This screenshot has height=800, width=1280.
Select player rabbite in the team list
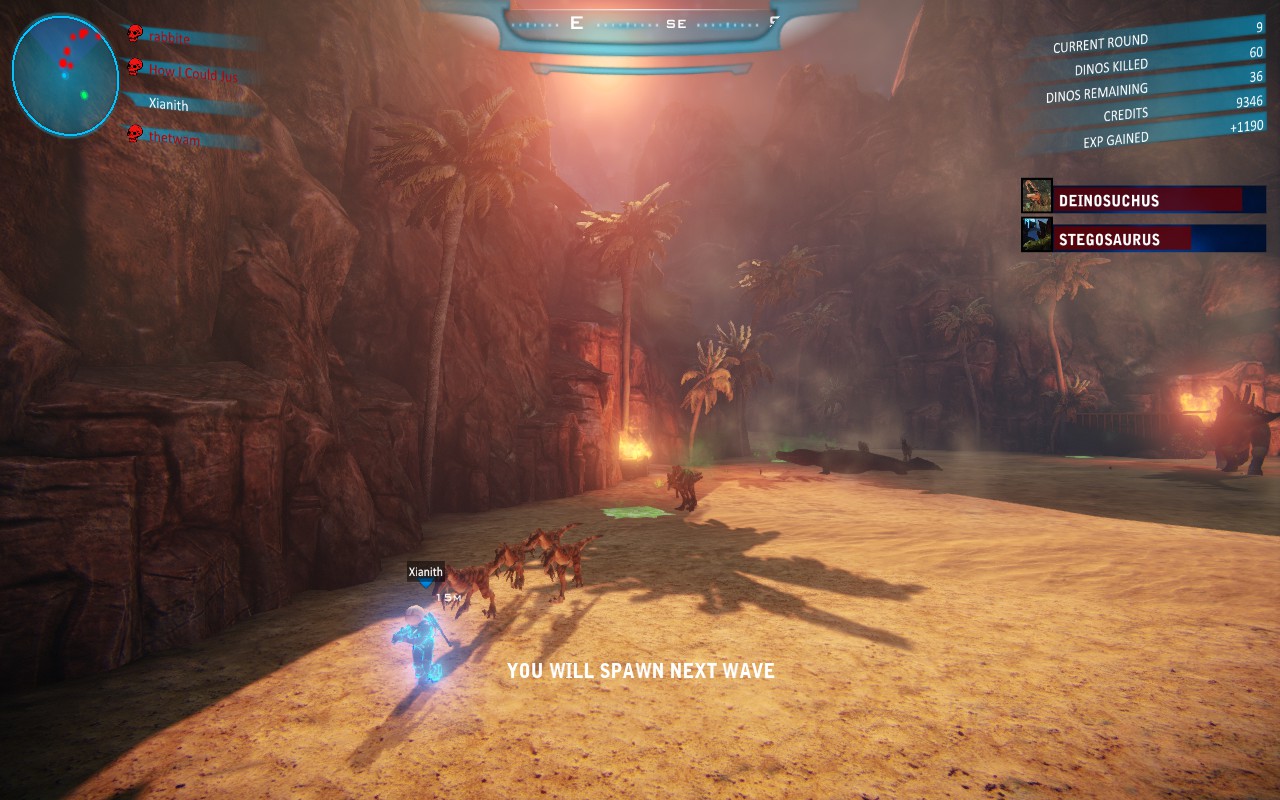pyautogui.click(x=170, y=37)
